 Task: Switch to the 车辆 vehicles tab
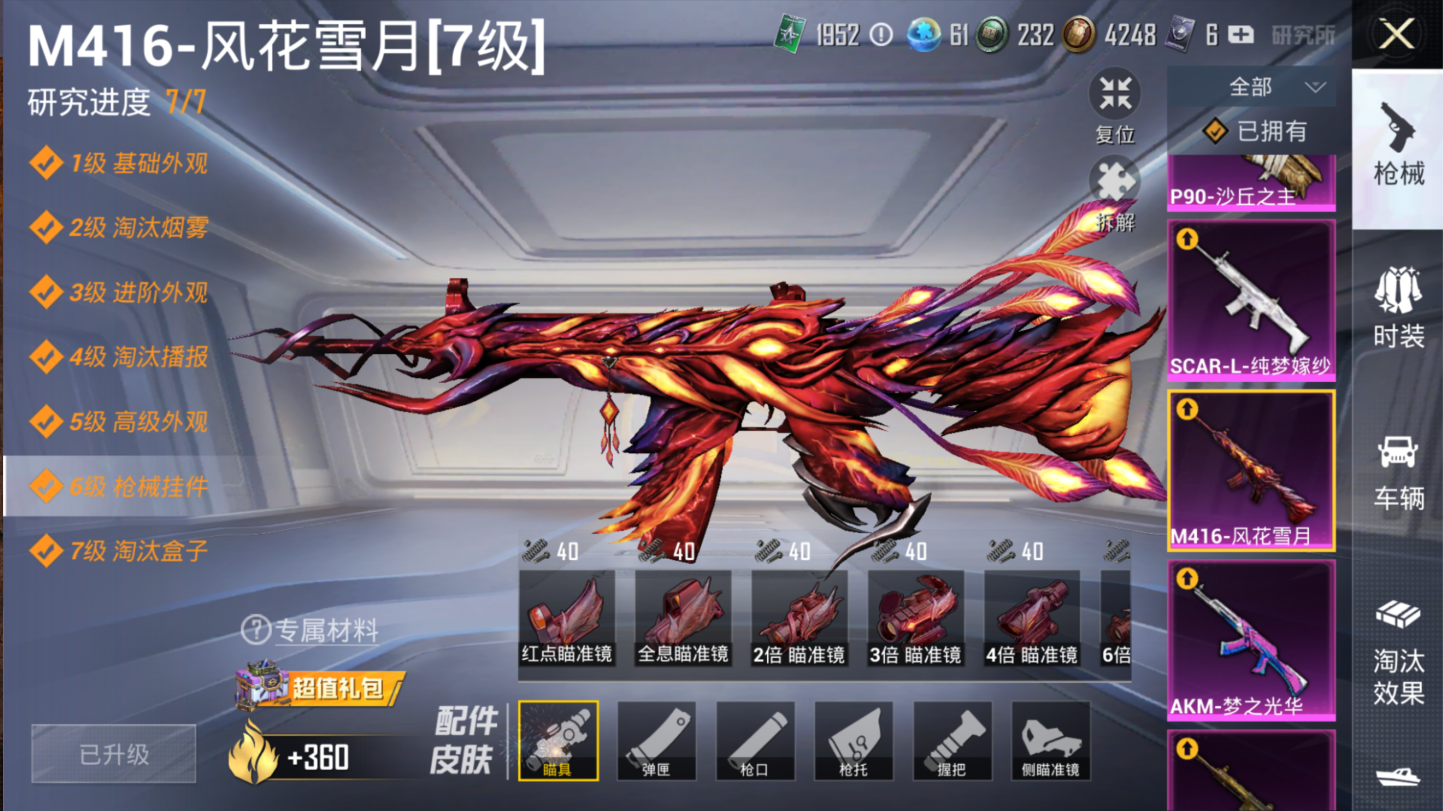[1398, 472]
